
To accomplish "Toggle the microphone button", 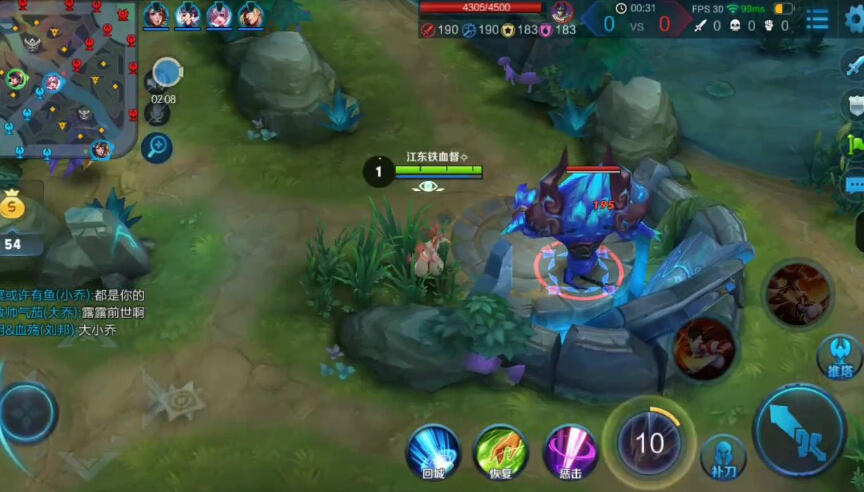I will click(x=158, y=112).
